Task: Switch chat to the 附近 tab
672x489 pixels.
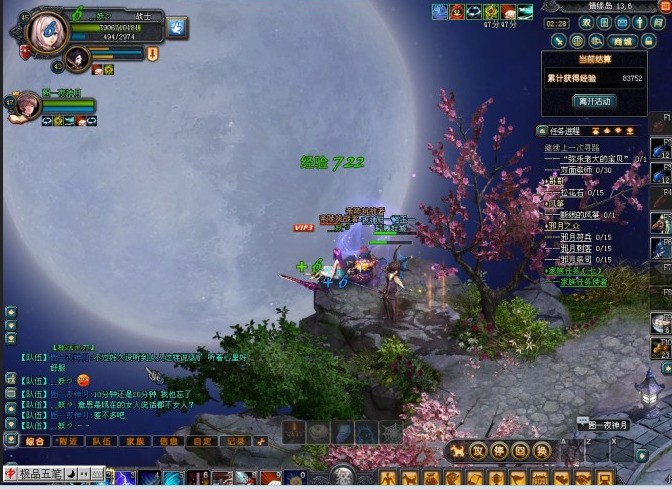Action: pyautogui.click(x=68, y=440)
